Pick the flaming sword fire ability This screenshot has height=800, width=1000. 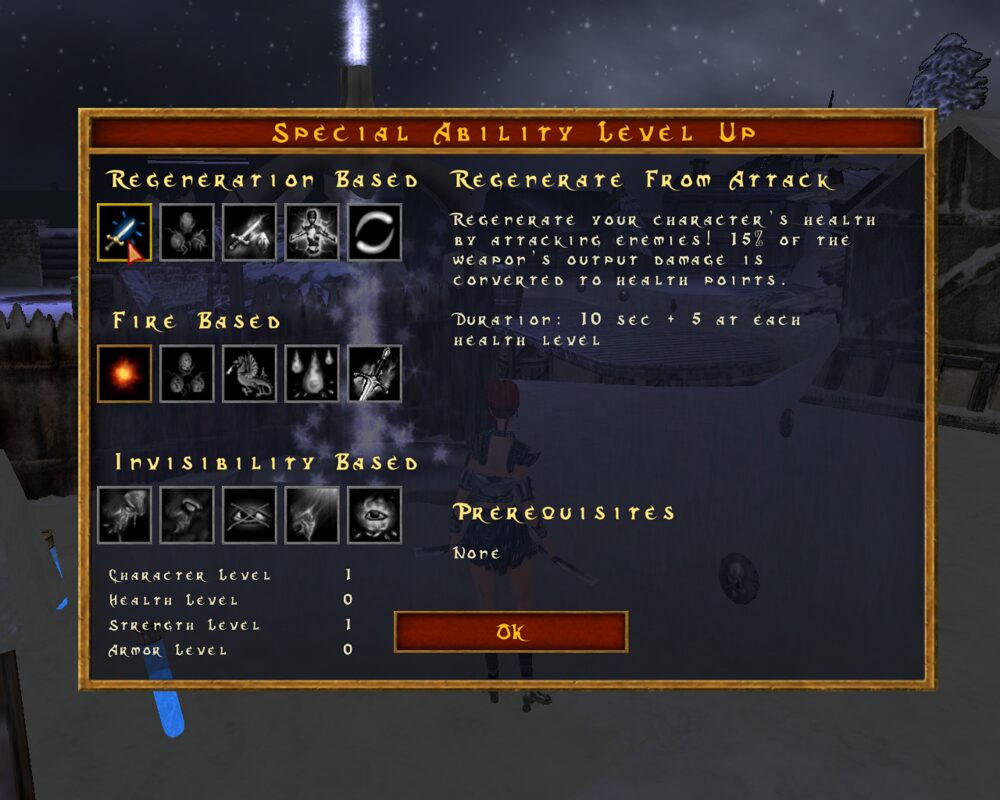click(x=374, y=374)
